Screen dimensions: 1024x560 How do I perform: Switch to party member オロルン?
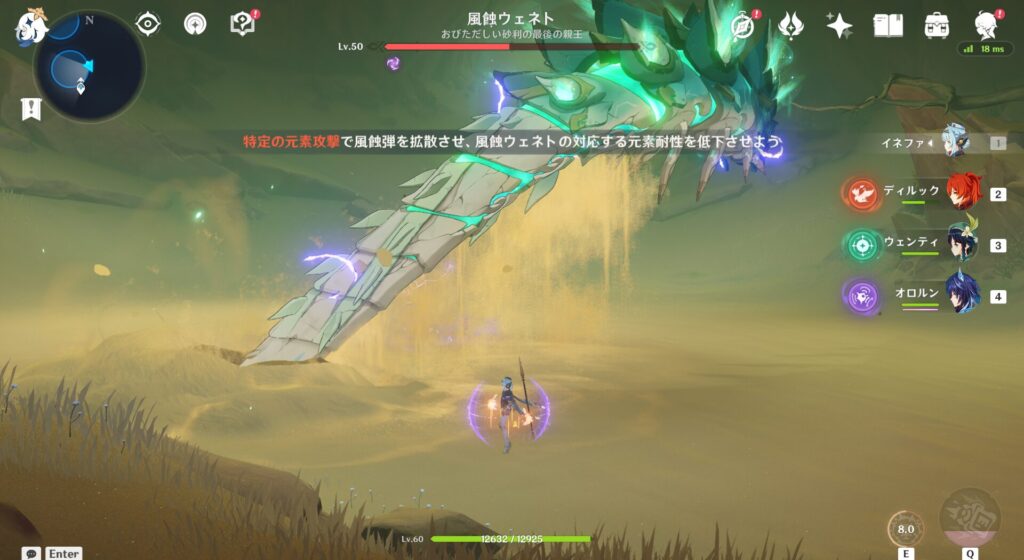pyautogui.click(x=962, y=296)
